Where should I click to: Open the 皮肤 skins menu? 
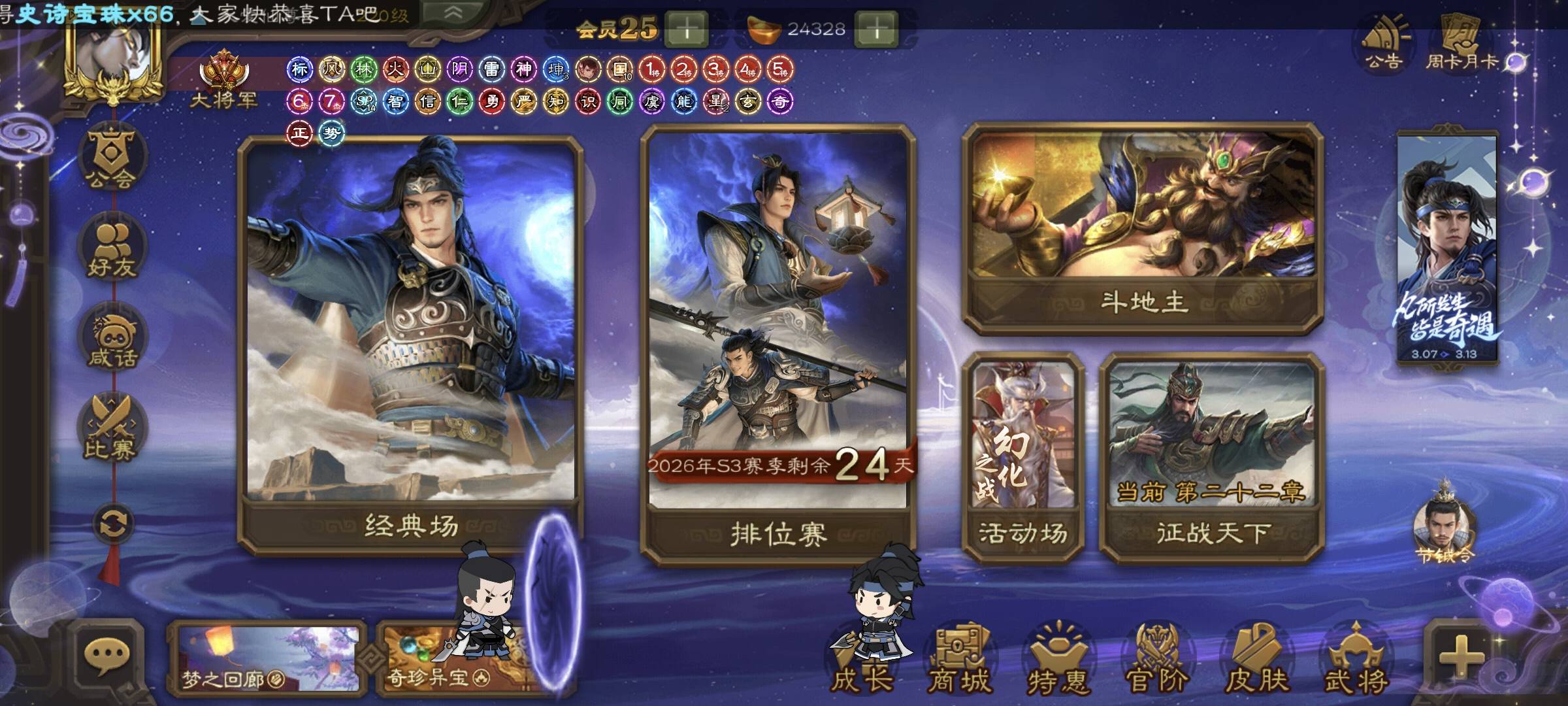point(1257,660)
